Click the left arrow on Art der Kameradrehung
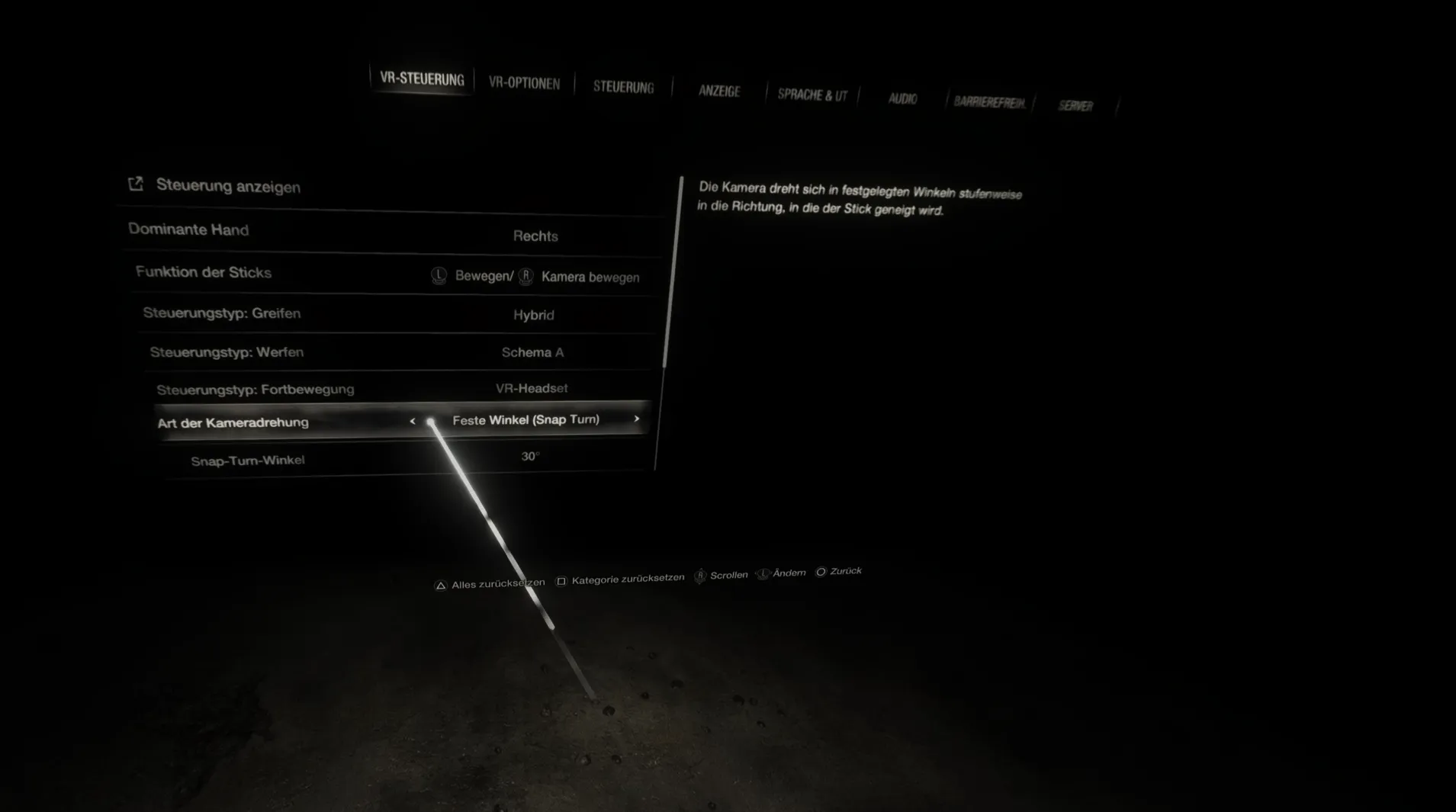The height and width of the screenshot is (812, 1456). 413,420
